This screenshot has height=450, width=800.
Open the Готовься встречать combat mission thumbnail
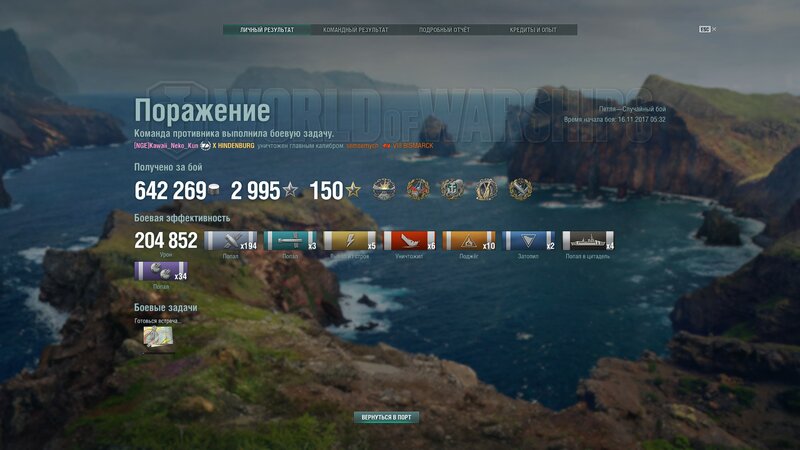[158, 338]
